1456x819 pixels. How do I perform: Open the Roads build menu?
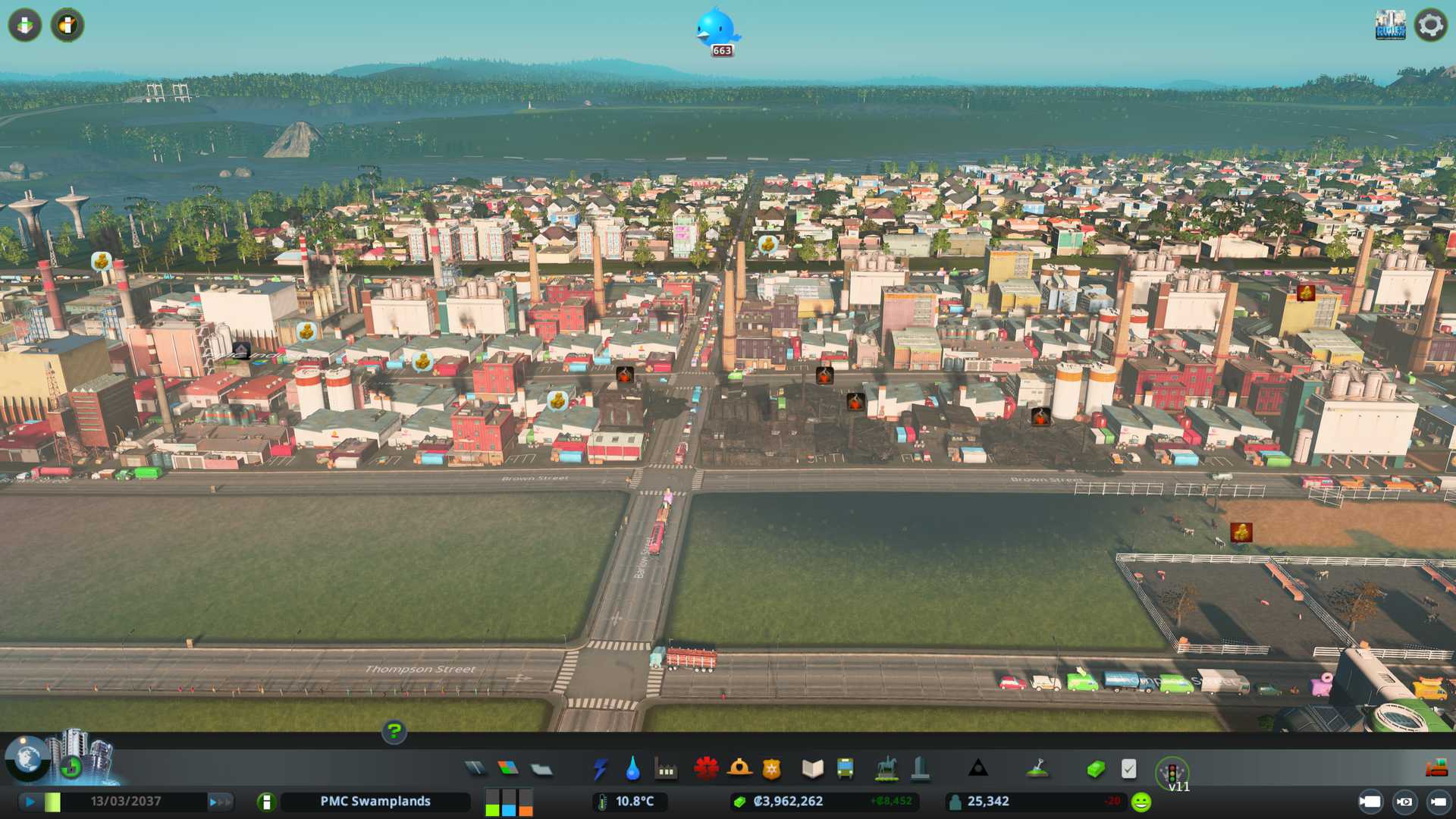475,769
